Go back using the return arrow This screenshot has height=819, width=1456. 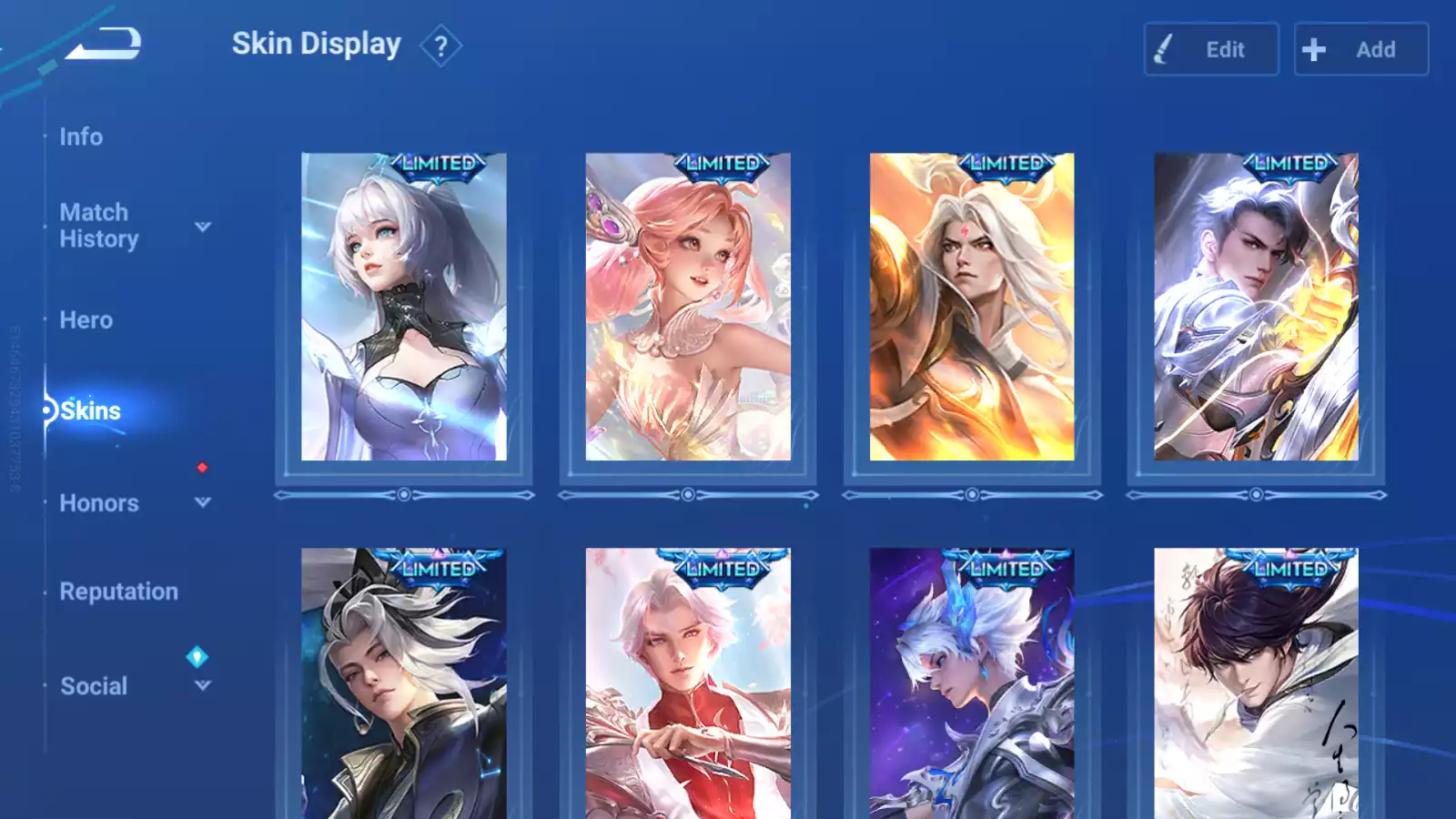[105, 43]
